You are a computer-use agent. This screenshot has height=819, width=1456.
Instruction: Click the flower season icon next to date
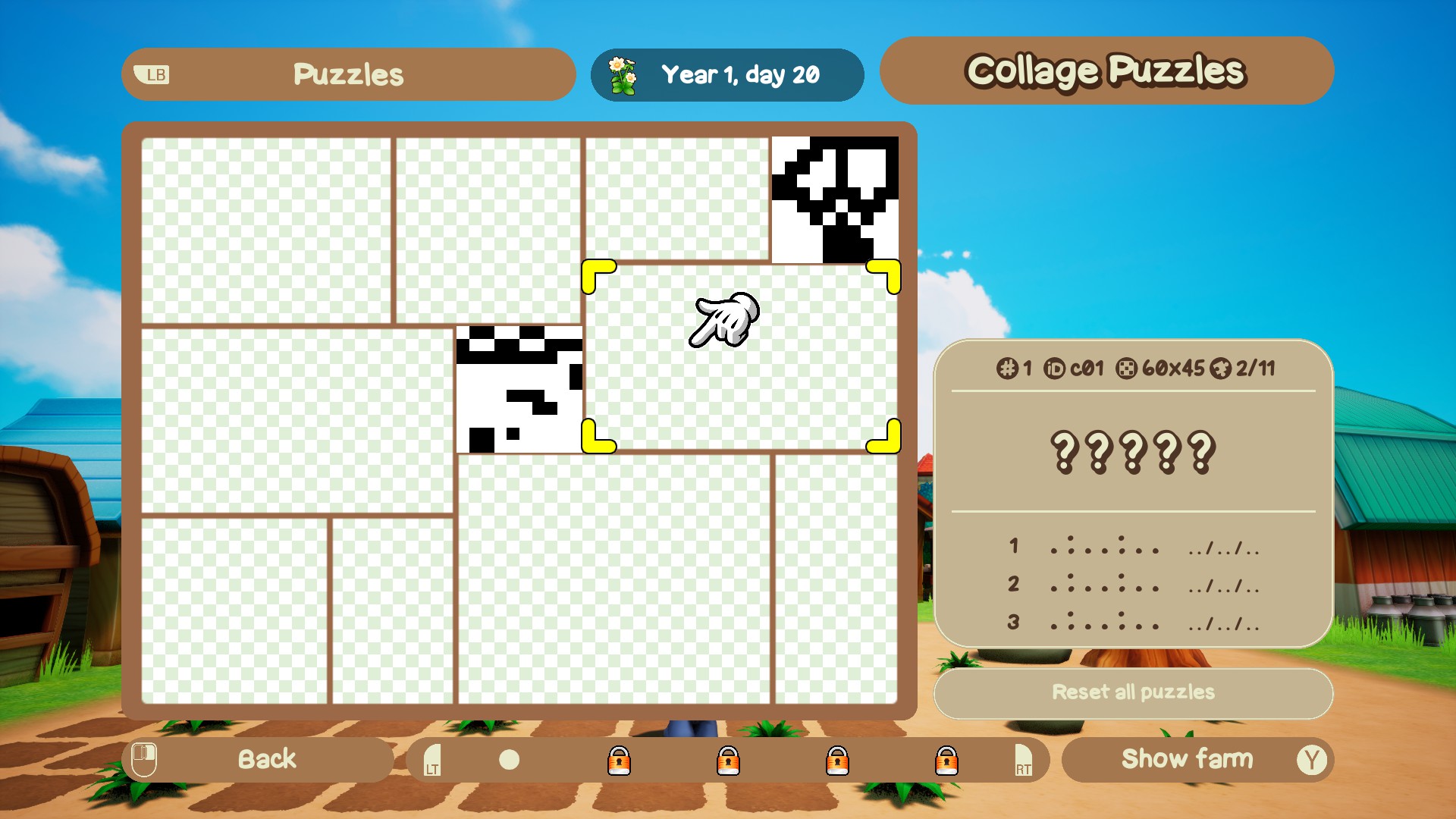623,75
